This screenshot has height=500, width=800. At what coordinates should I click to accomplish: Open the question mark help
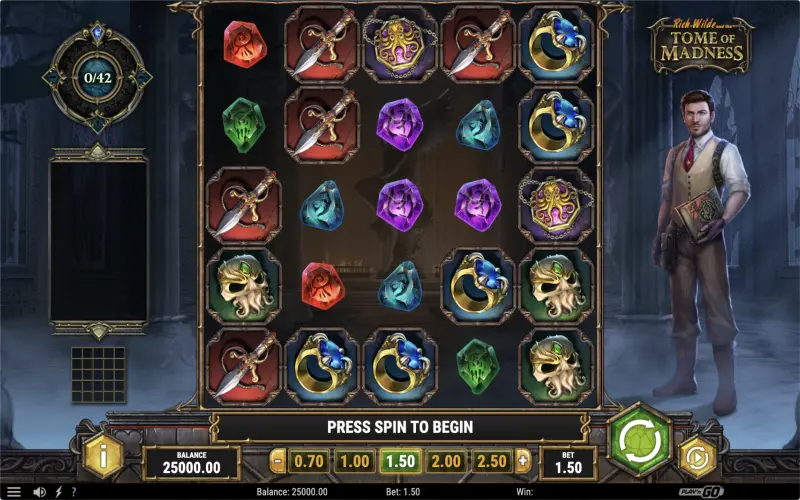tap(72, 492)
